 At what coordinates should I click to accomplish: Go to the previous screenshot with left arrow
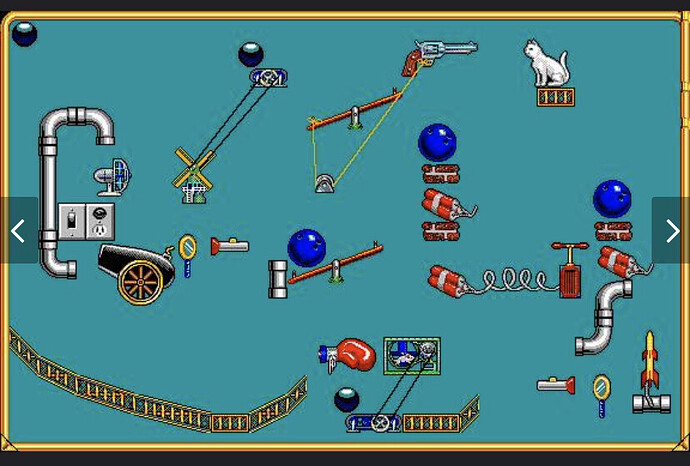click(18, 231)
